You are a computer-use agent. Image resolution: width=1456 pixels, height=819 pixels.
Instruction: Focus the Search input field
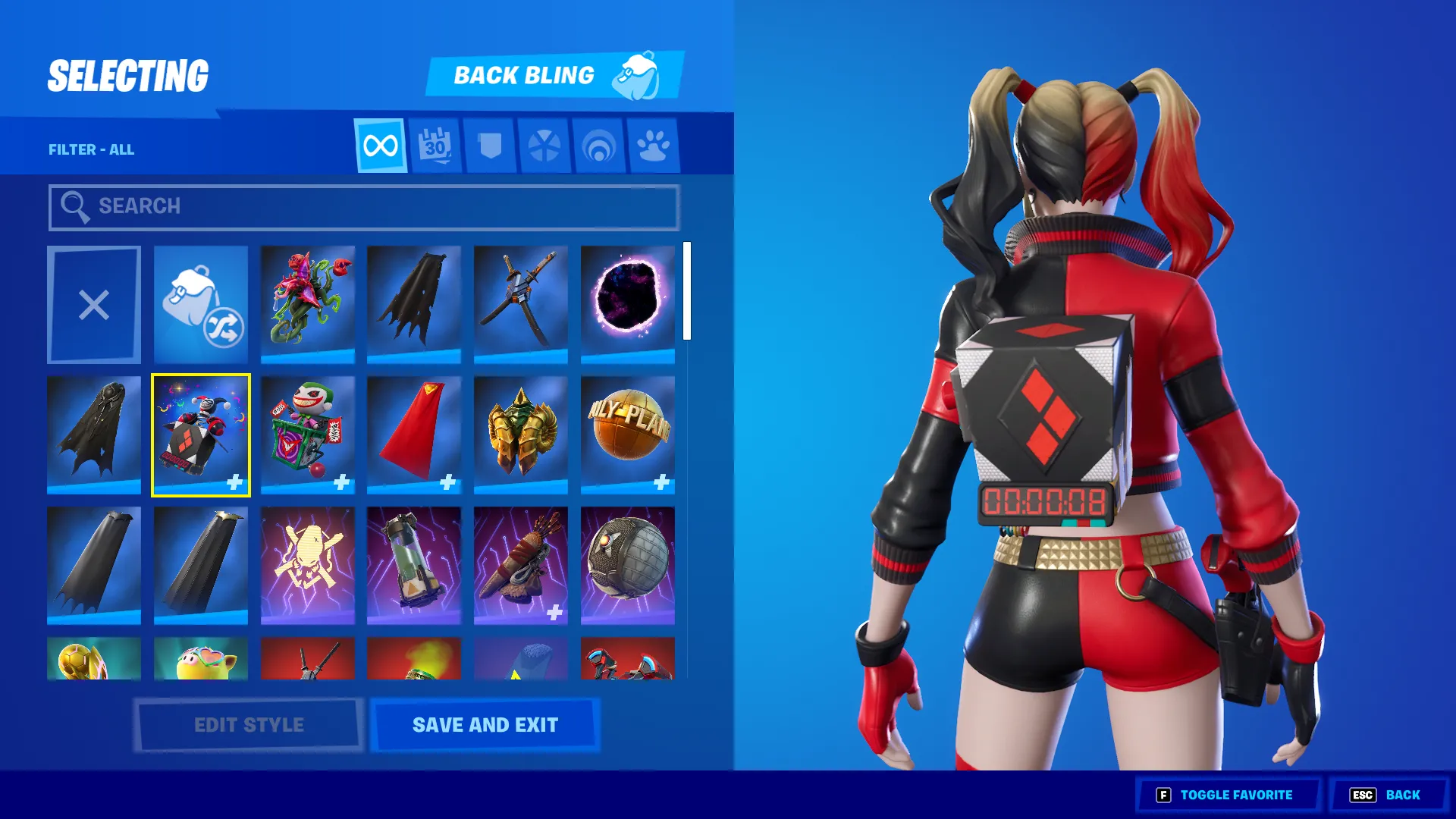(x=364, y=207)
